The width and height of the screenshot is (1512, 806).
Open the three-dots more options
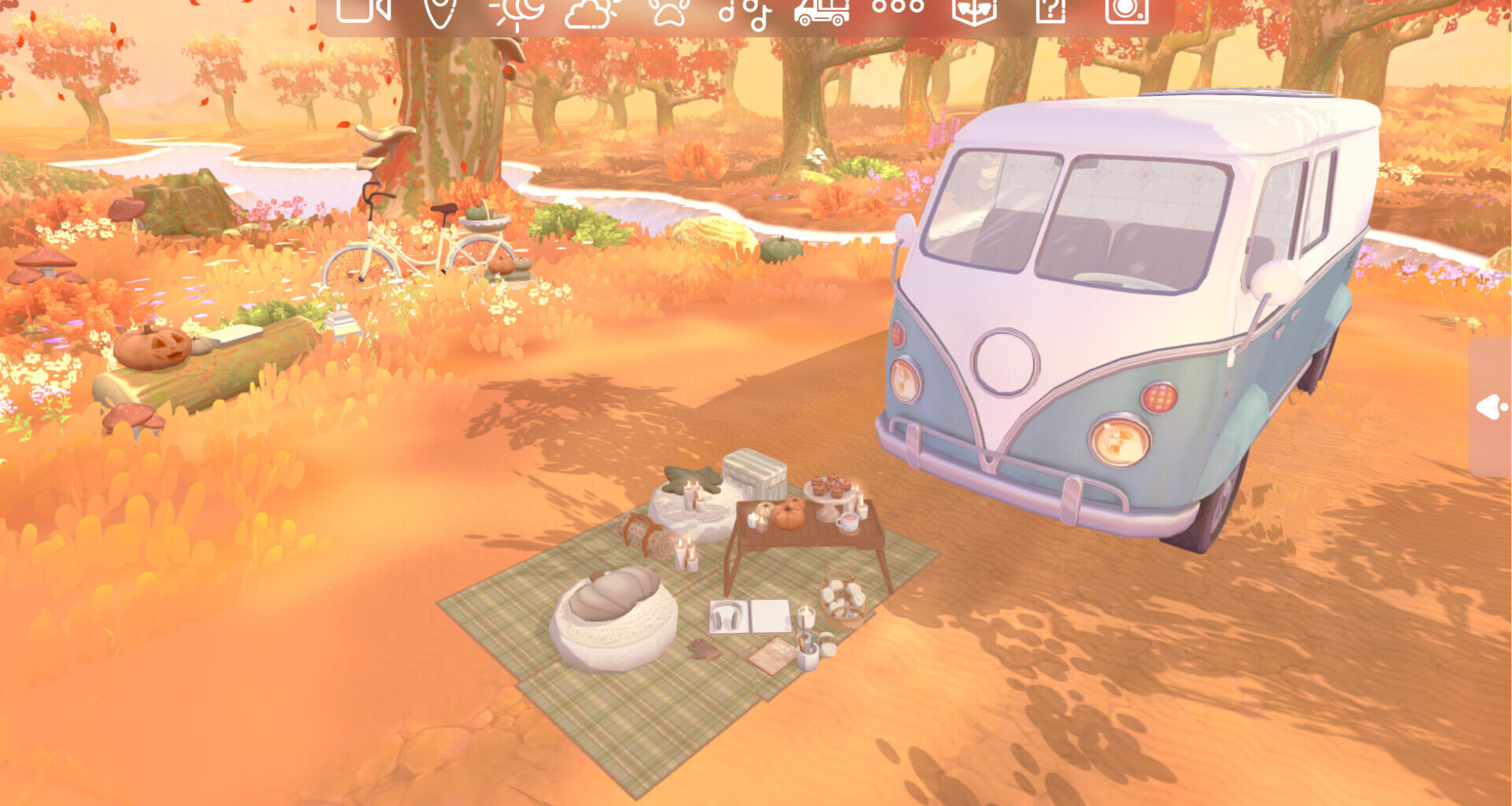click(898, 7)
